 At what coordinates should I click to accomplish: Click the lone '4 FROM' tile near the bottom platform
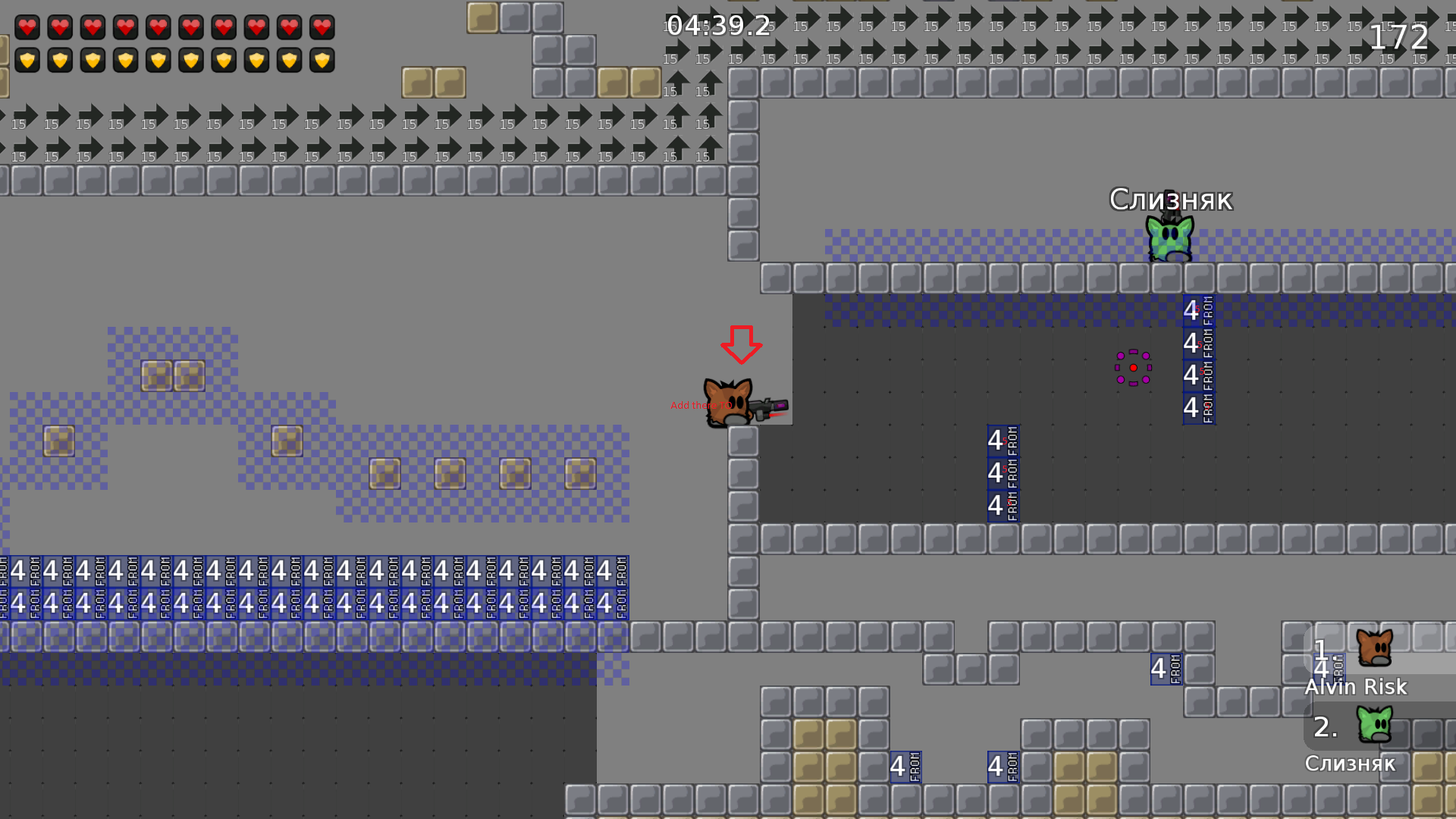[1165, 667]
